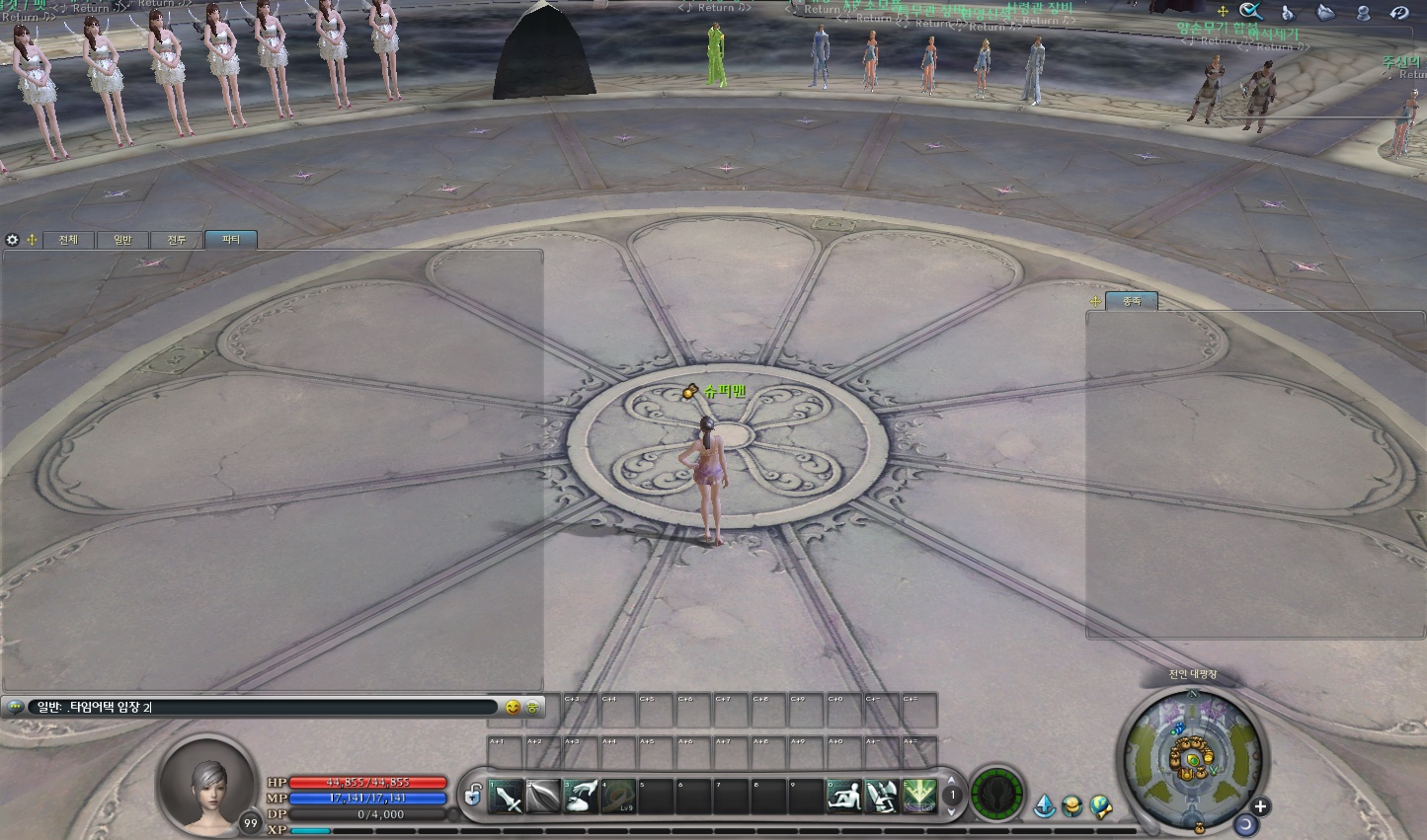Switch to the 전투 chat tab
The width and height of the screenshot is (1427, 840).
coord(177,240)
